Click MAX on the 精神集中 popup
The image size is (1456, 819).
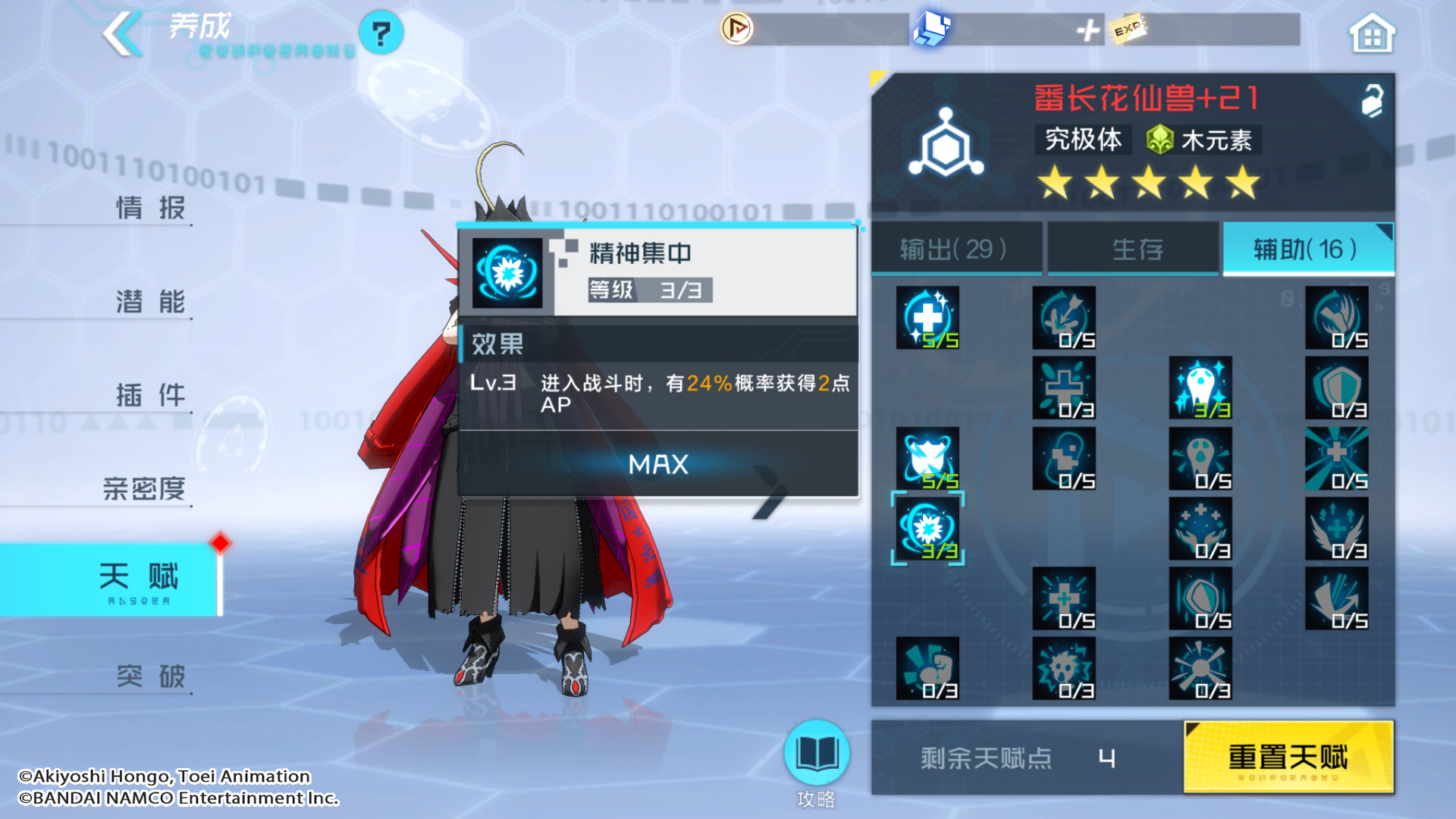pos(657,465)
